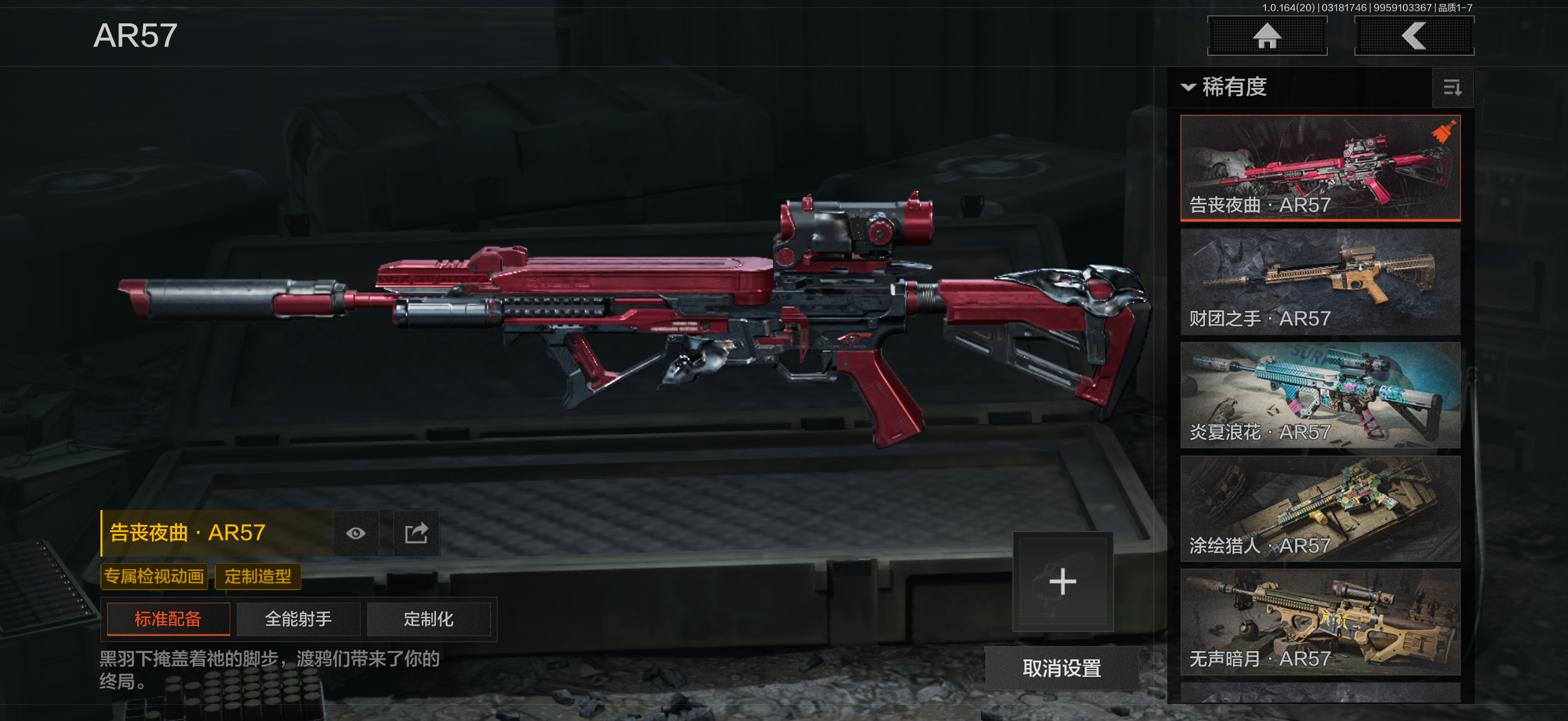
Task: Open the 定制化 tab
Action: coord(429,619)
